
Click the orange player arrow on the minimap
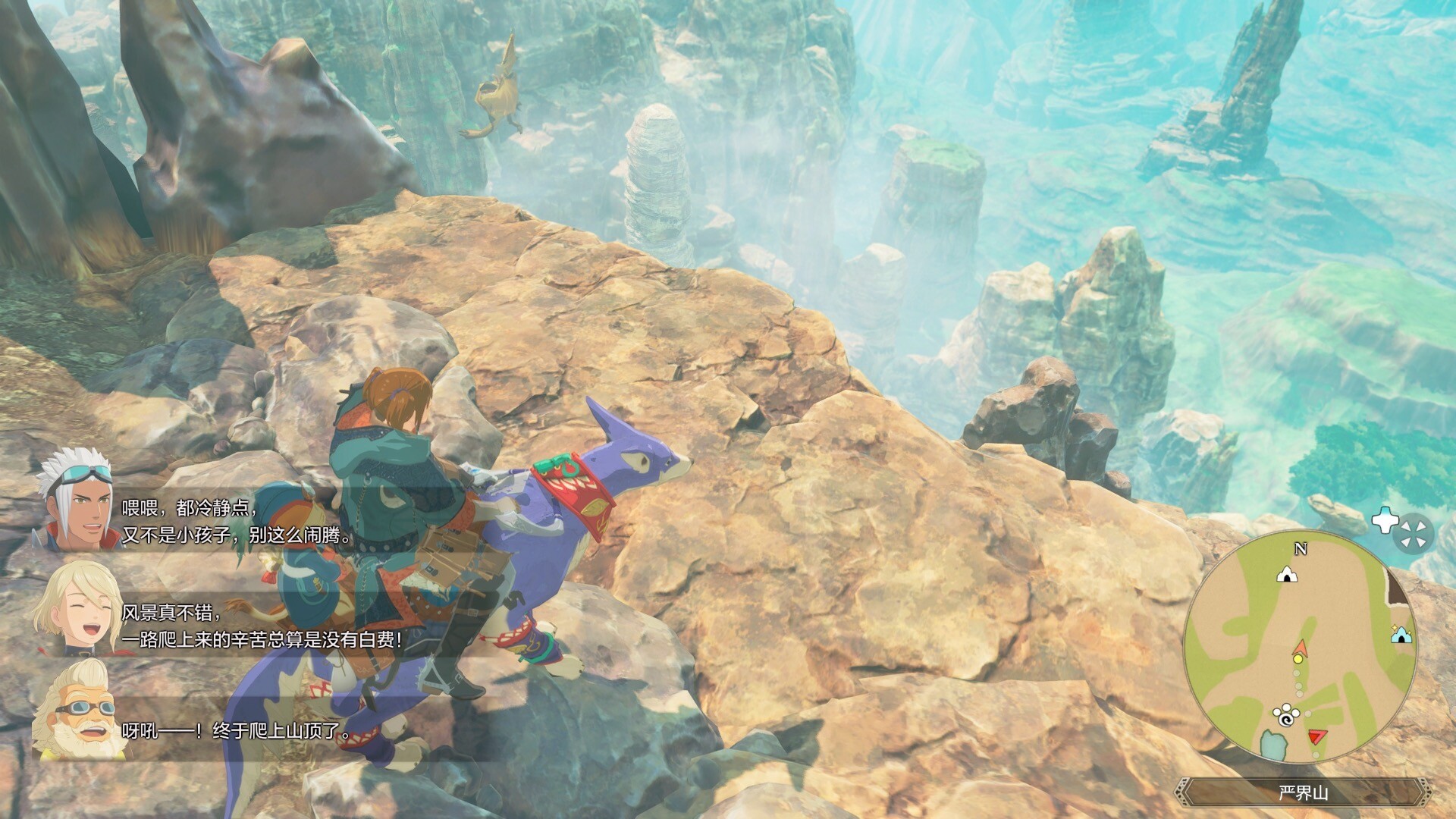click(1300, 647)
